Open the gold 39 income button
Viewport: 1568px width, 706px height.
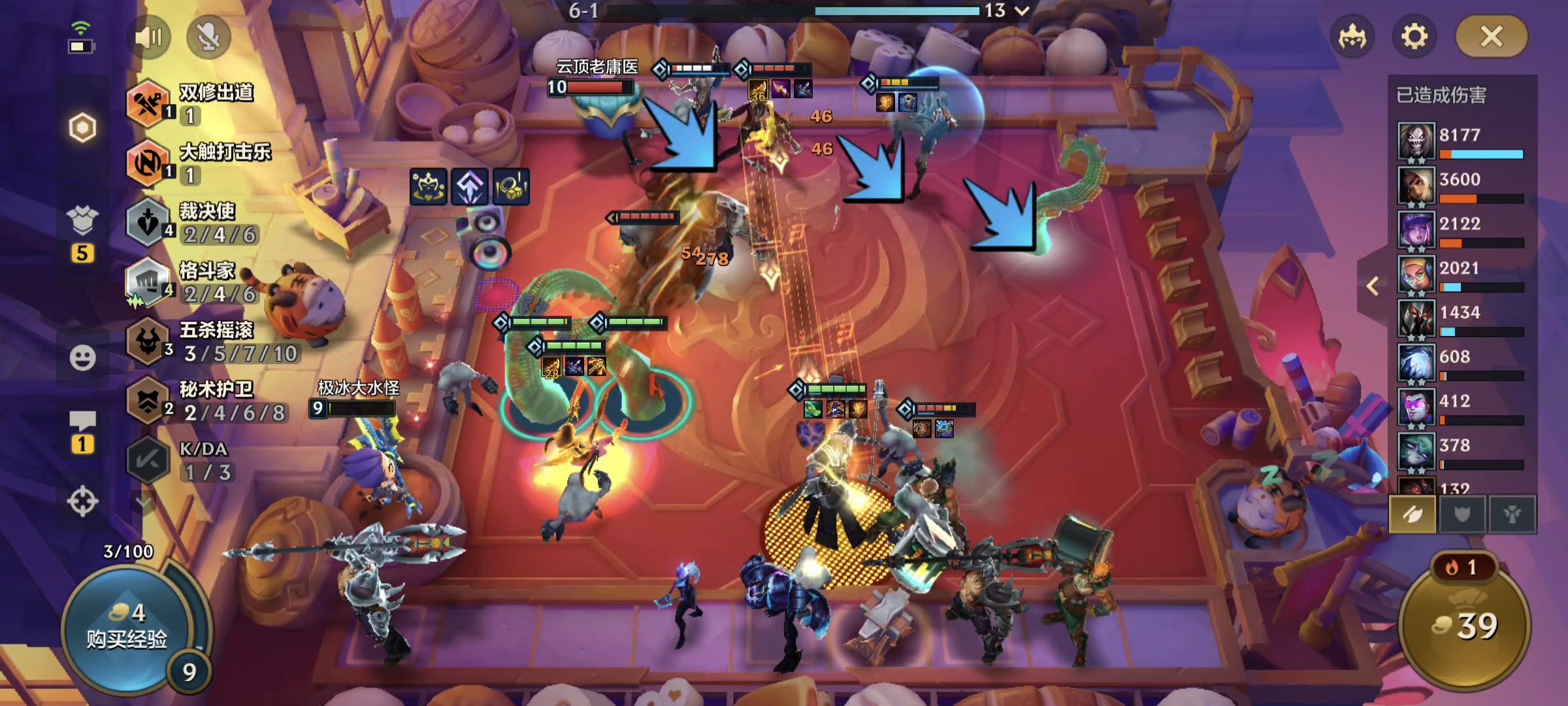click(x=1464, y=626)
